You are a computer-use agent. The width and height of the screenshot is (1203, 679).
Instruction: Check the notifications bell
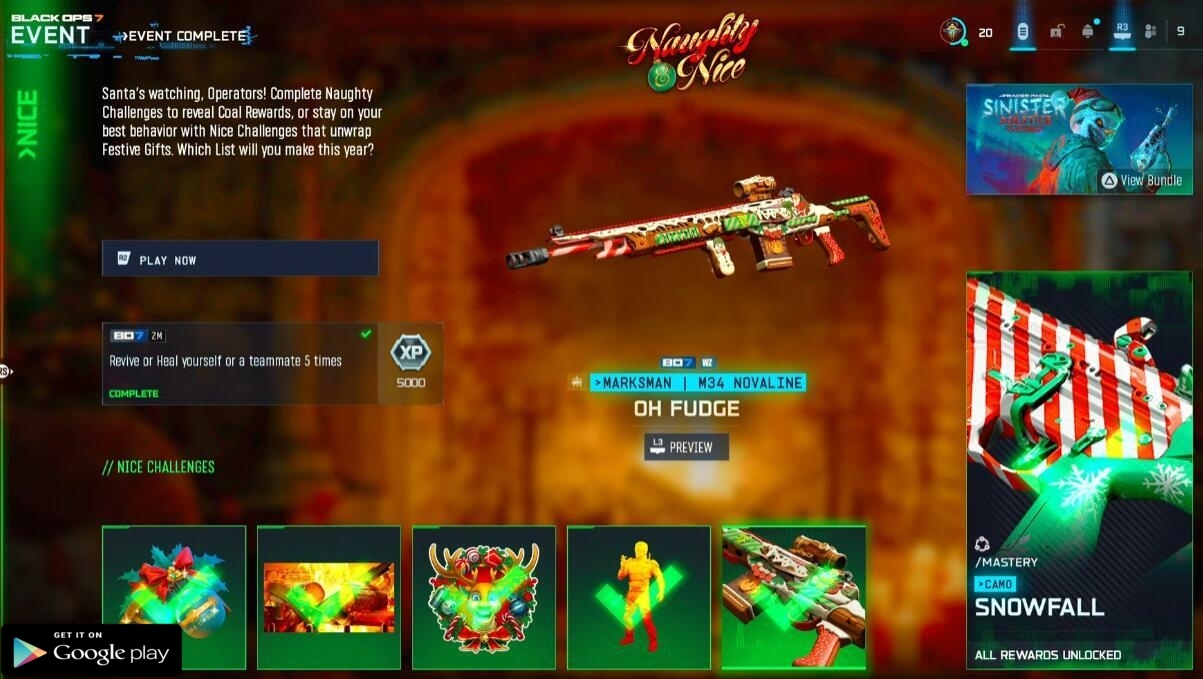1088,32
